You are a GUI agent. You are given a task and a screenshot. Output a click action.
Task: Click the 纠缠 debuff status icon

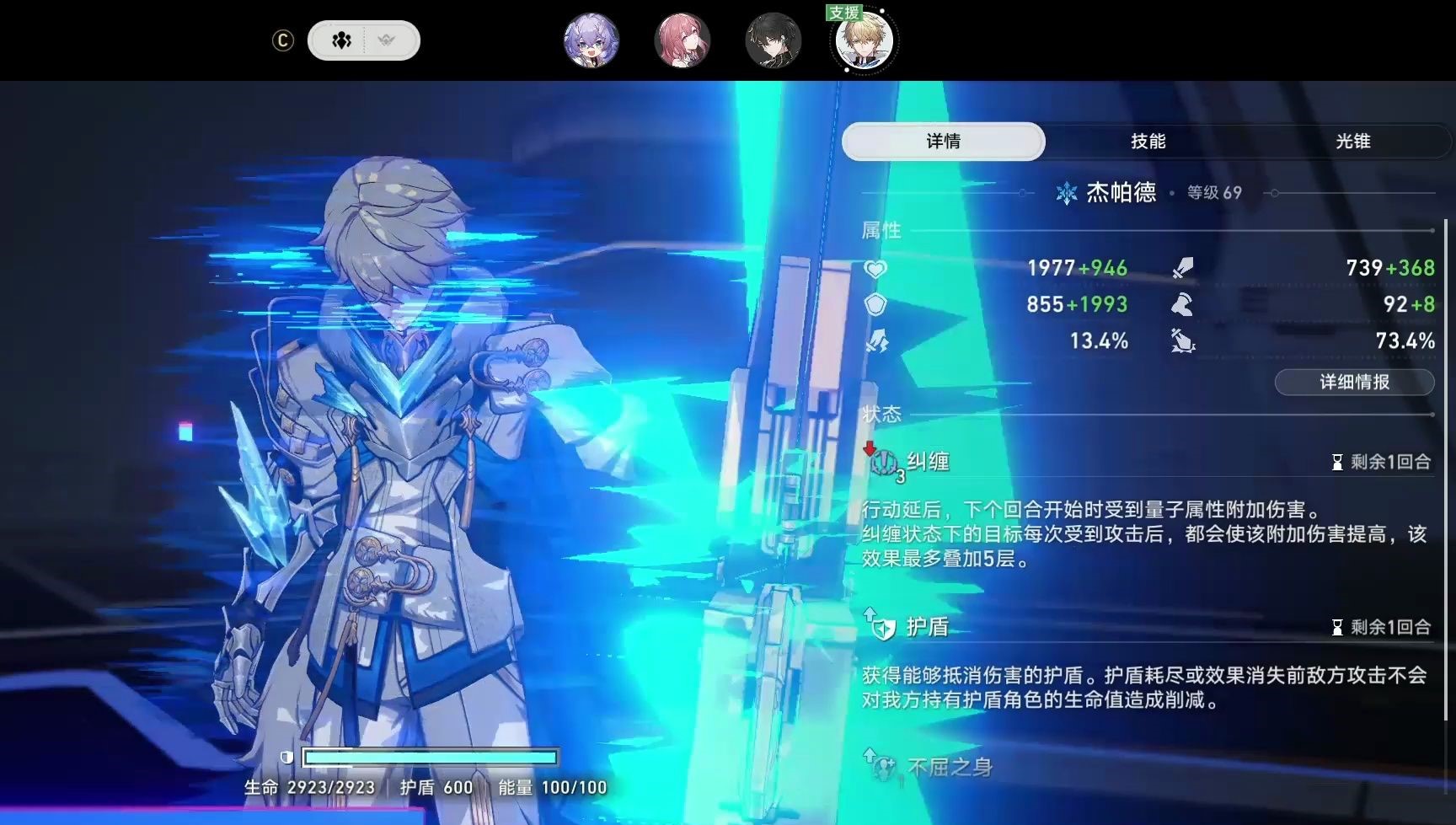click(884, 462)
